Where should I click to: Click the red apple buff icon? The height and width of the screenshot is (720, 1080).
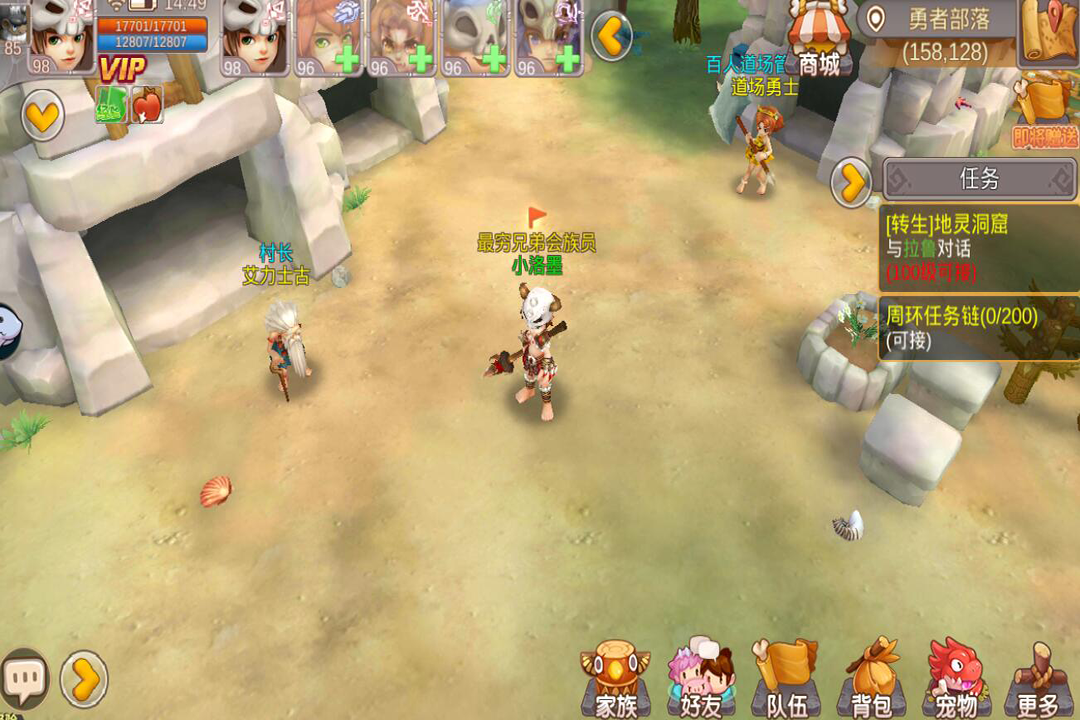tap(147, 105)
